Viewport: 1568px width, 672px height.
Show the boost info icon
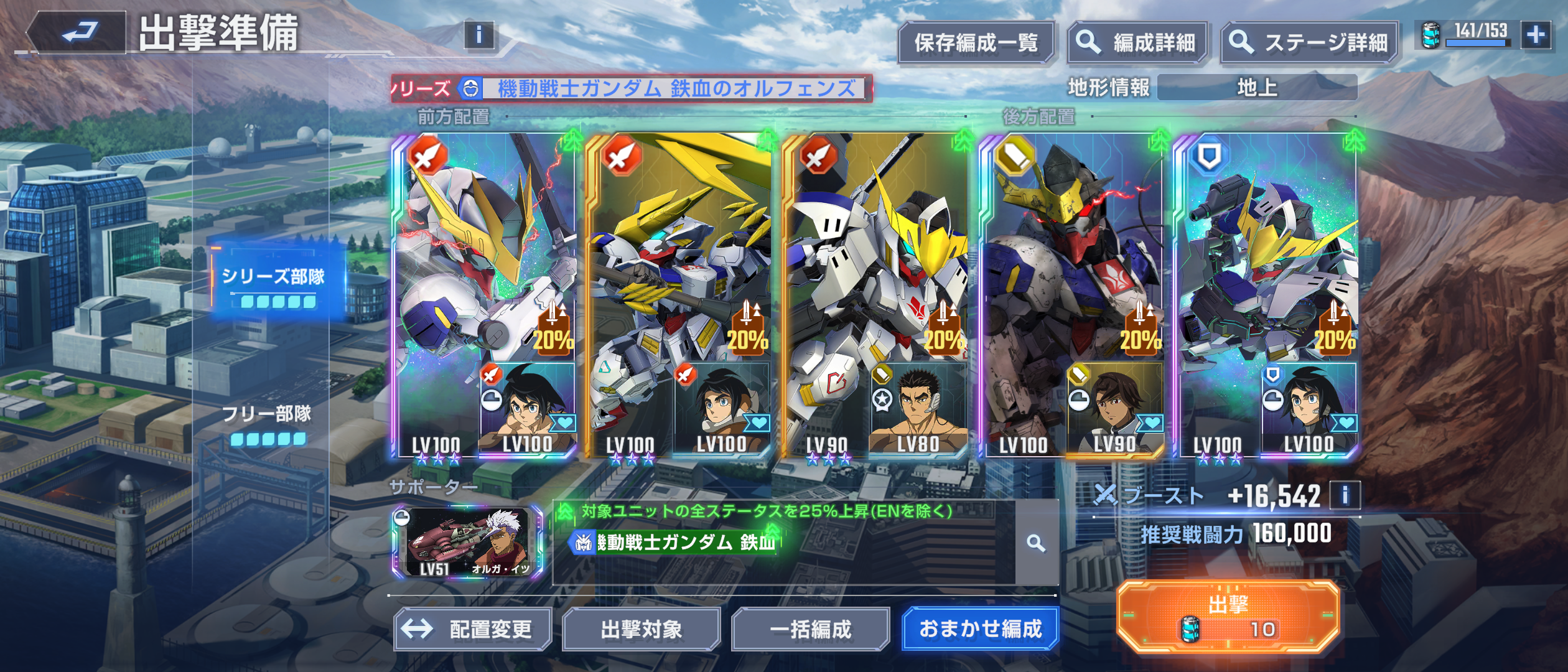pyautogui.click(x=1345, y=496)
